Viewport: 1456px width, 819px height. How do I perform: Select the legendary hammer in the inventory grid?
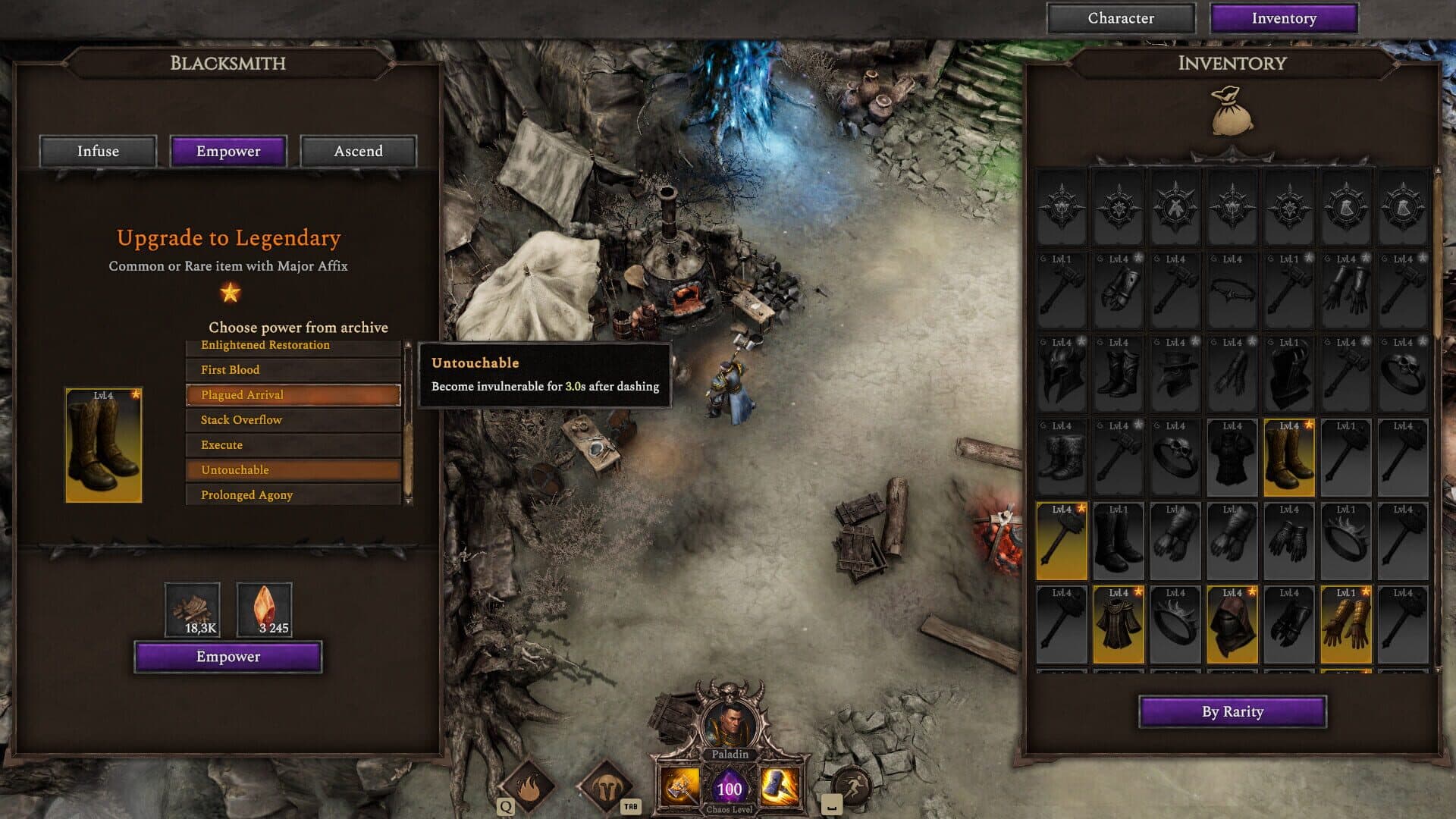click(1061, 540)
